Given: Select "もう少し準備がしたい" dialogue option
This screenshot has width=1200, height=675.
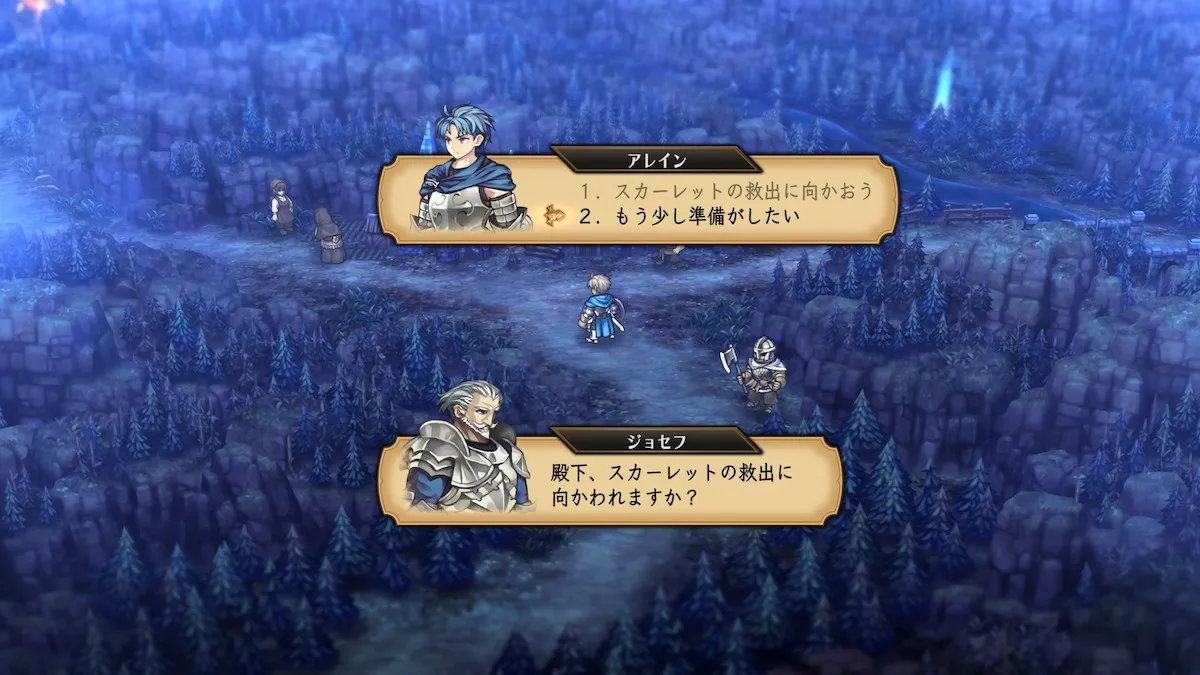Looking at the screenshot, I should point(690,213).
